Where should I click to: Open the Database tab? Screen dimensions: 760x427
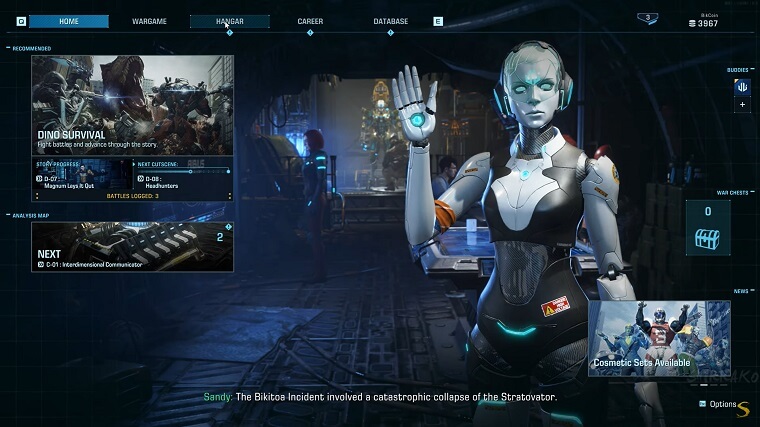[390, 21]
